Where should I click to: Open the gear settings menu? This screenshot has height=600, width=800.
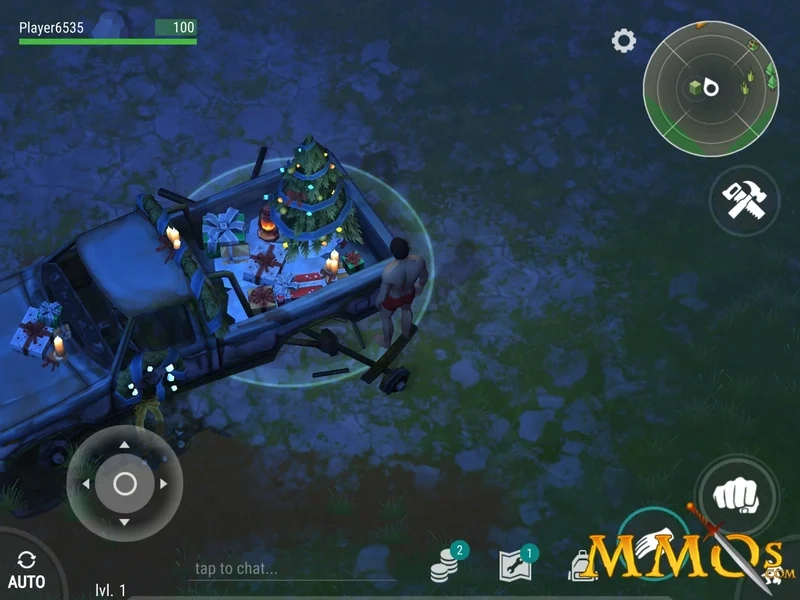tap(624, 41)
